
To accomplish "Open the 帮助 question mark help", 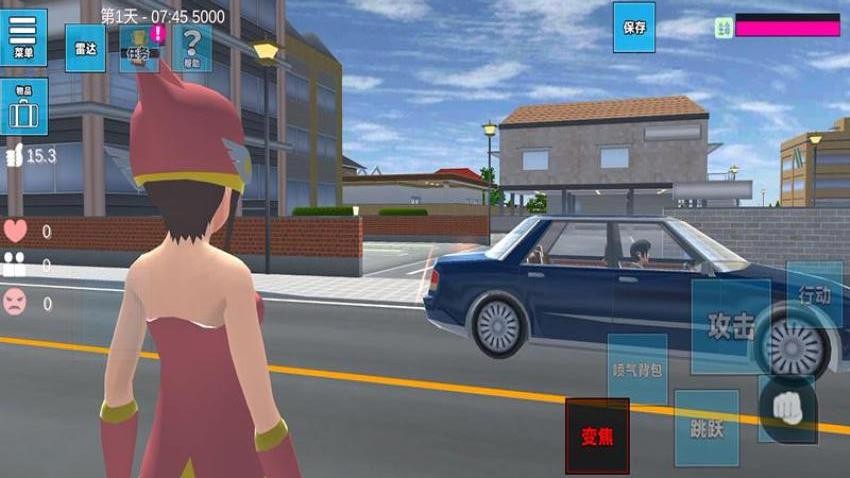I will click(192, 48).
